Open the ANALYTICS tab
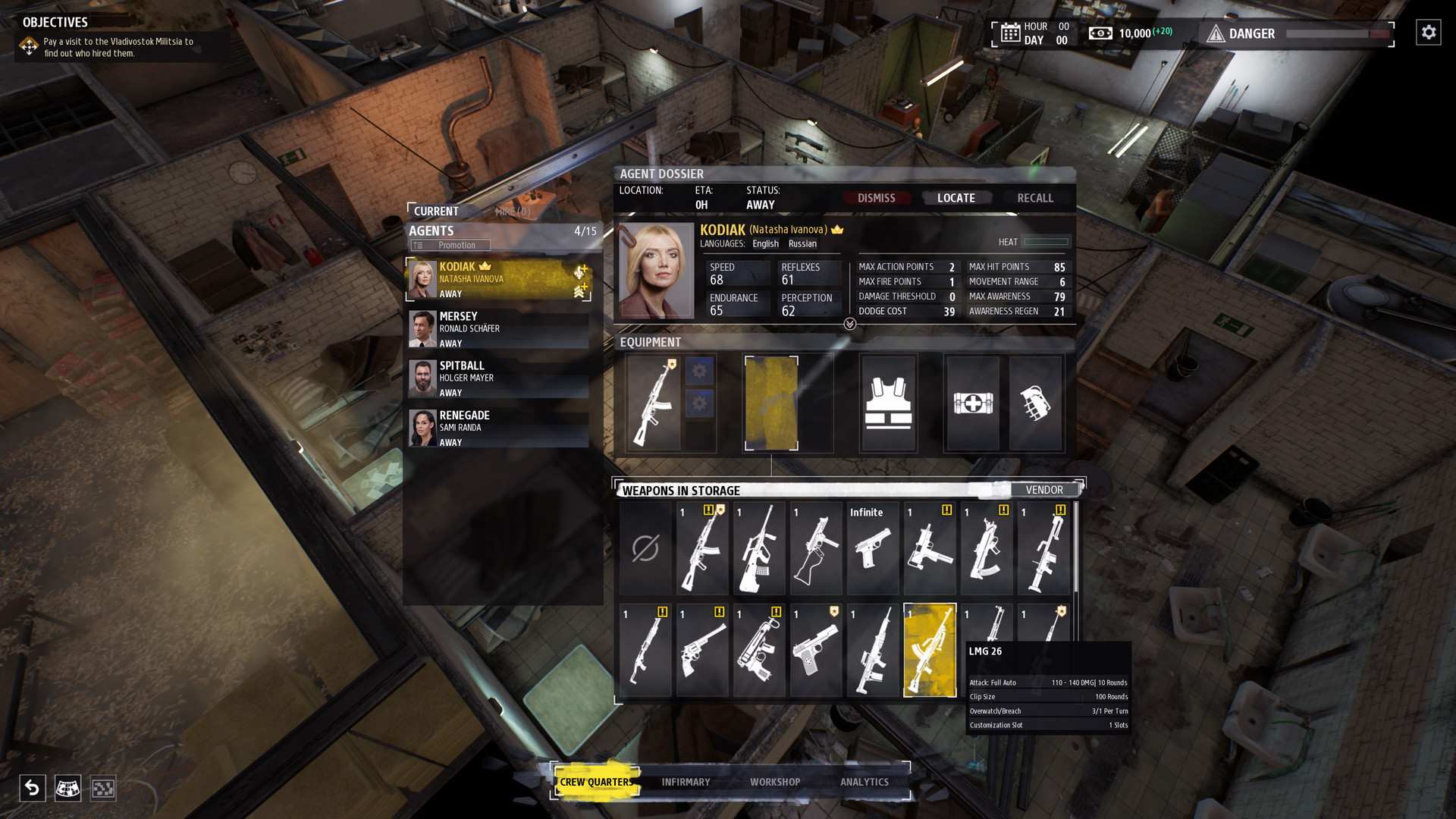The height and width of the screenshot is (819, 1456). (864, 782)
